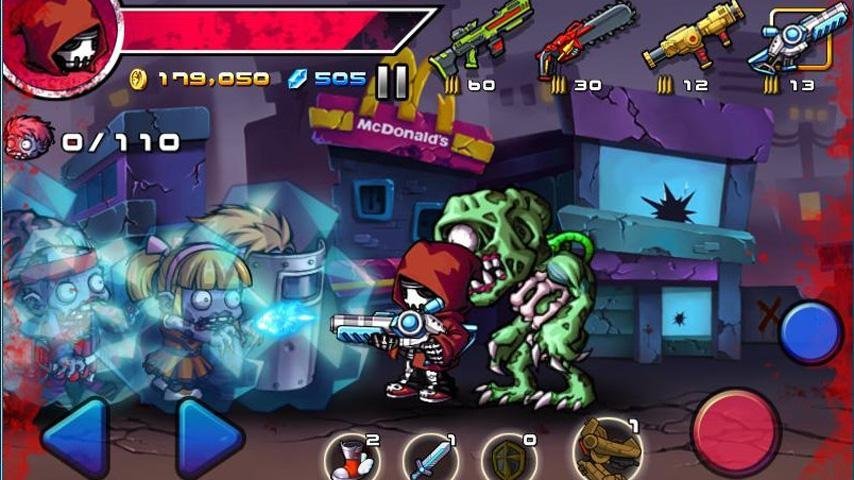
Task: Pause the game
Action: pos(392,81)
